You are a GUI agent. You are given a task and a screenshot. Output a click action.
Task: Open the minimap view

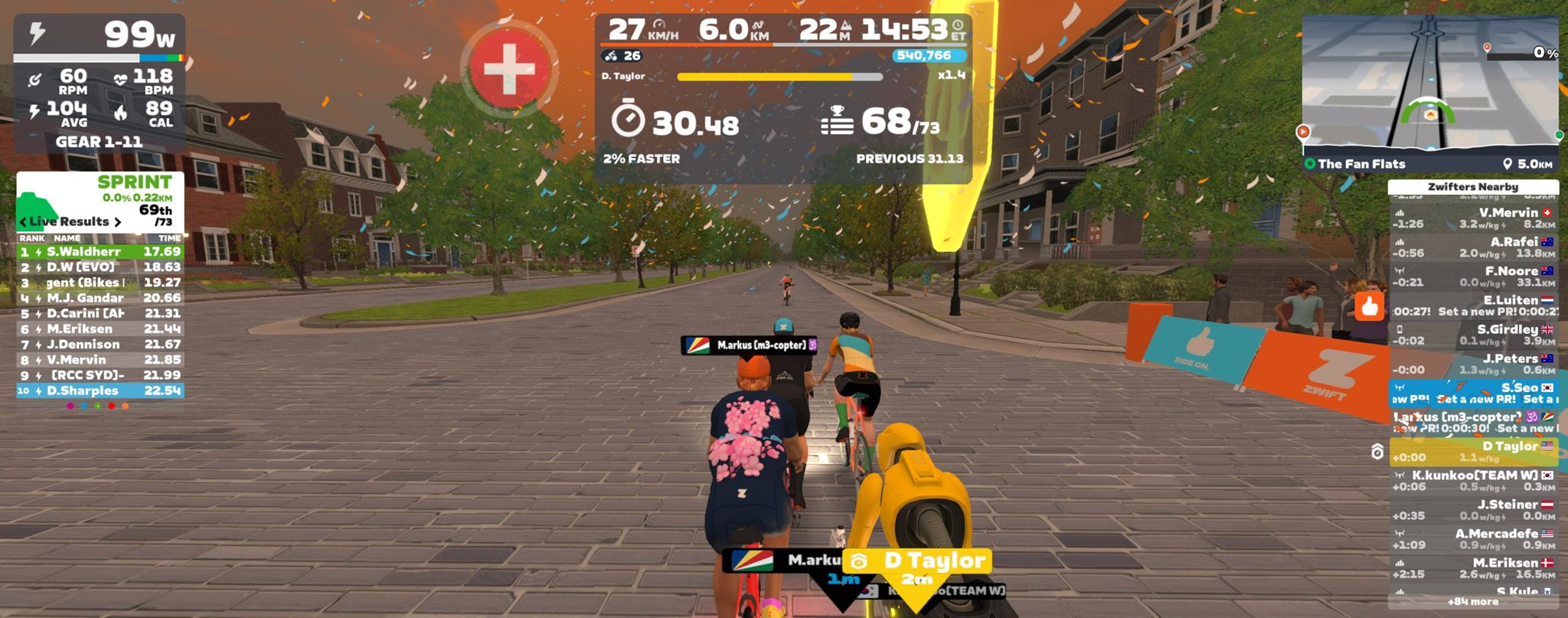[1430, 83]
